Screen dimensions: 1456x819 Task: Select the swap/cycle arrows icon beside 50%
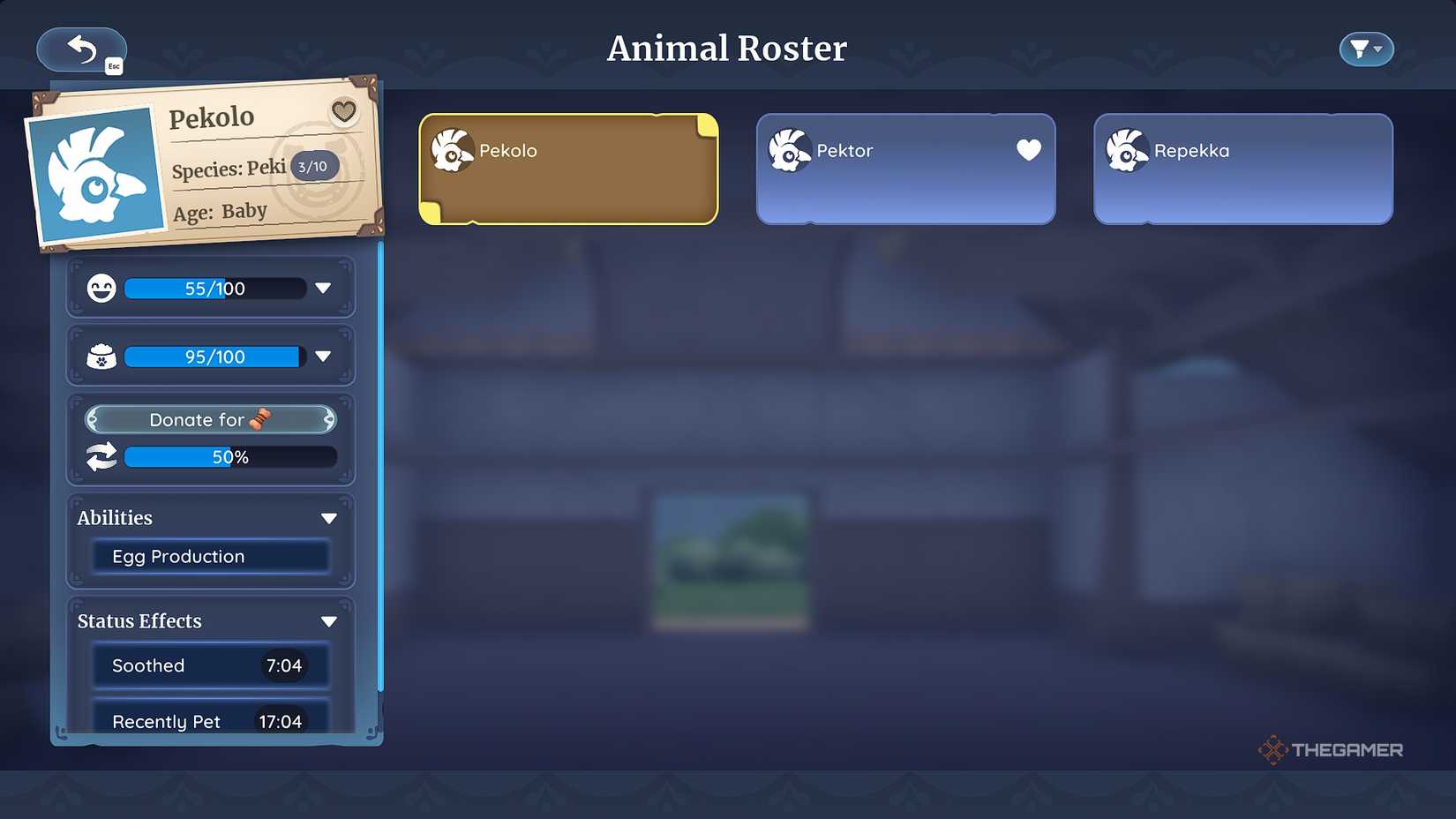point(101,456)
